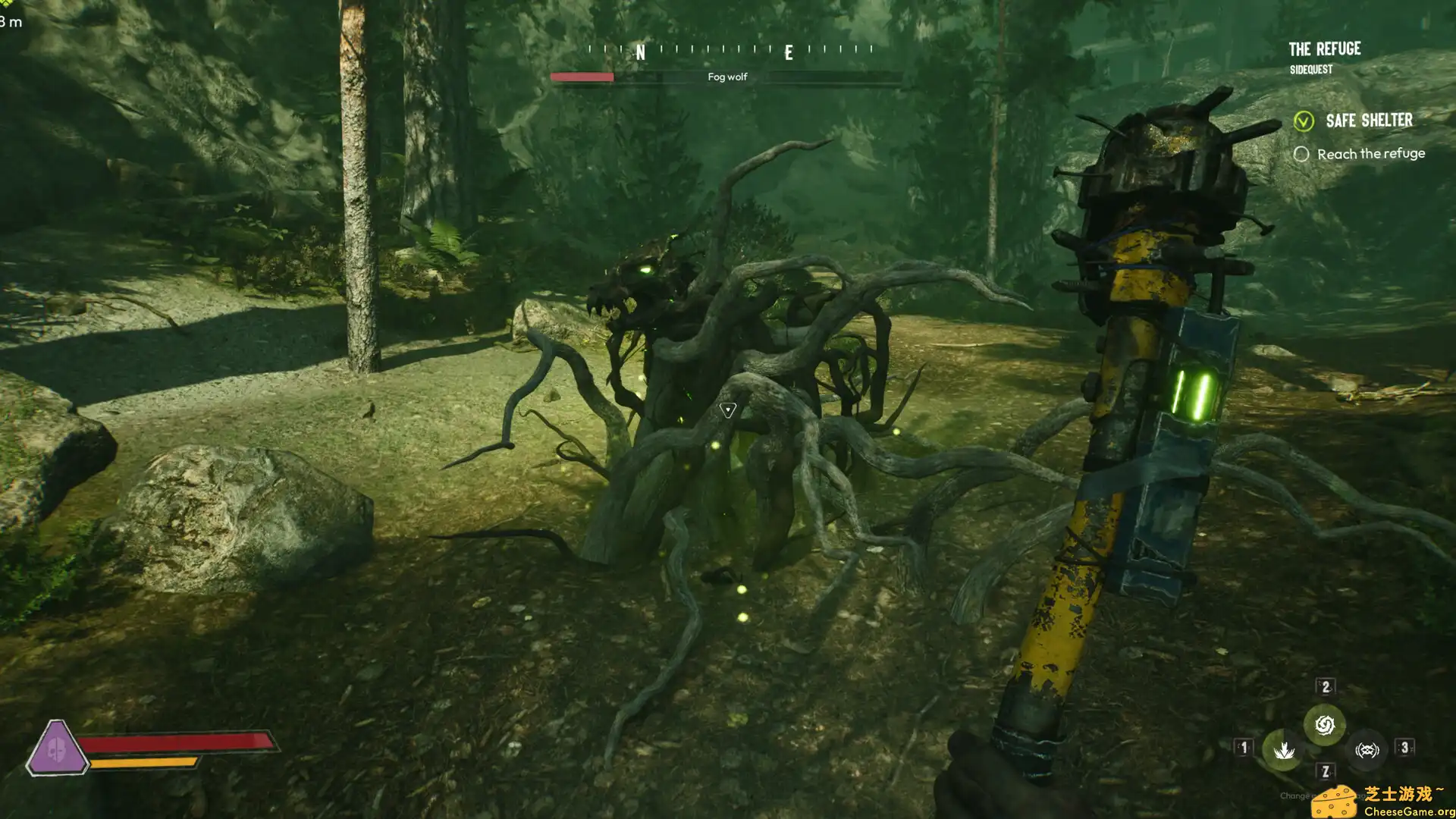Click the purple skull mask triangle icon
This screenshot has width=1456, height=819.
tap(55, 748)
